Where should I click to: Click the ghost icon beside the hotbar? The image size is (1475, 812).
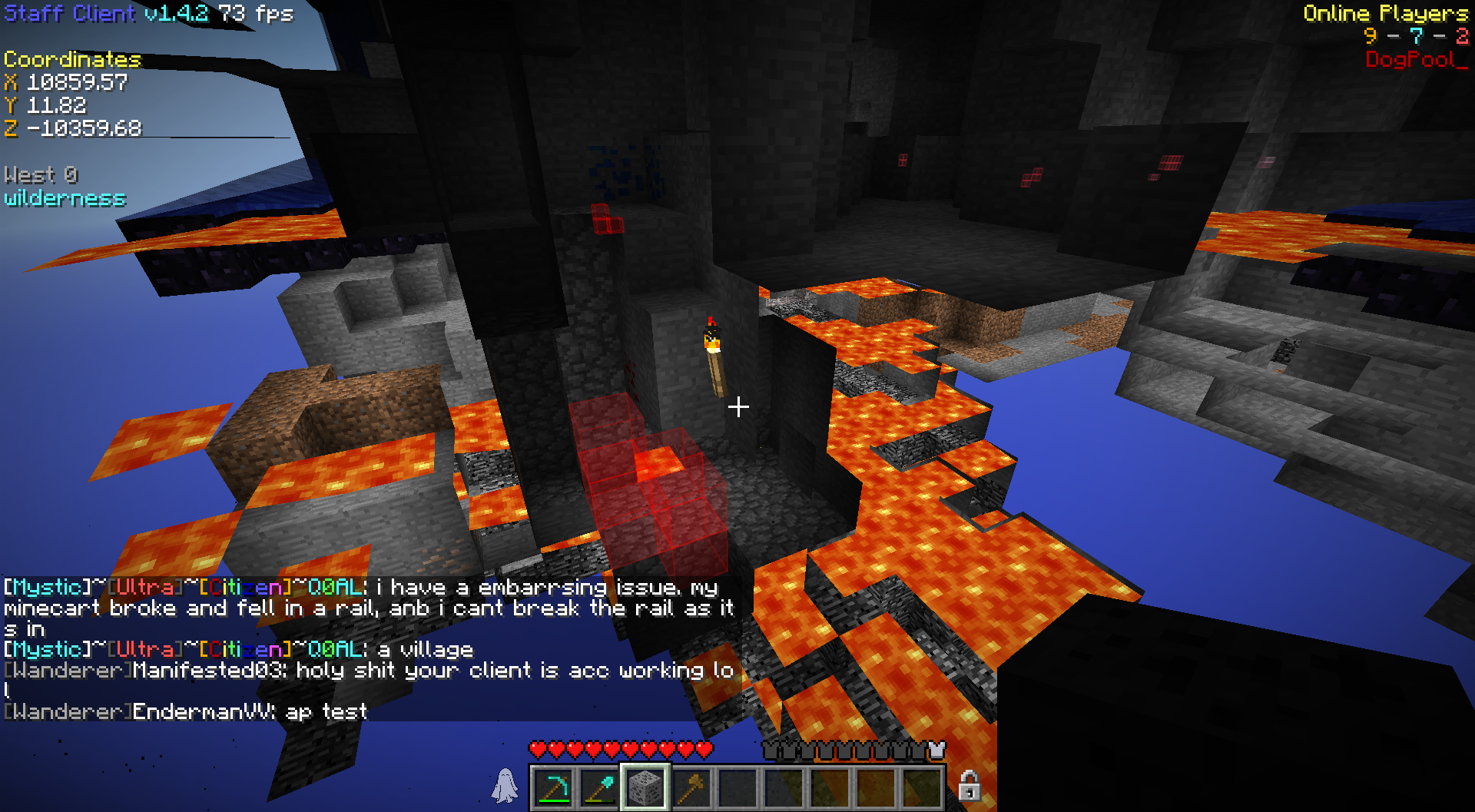pos(505,787)
